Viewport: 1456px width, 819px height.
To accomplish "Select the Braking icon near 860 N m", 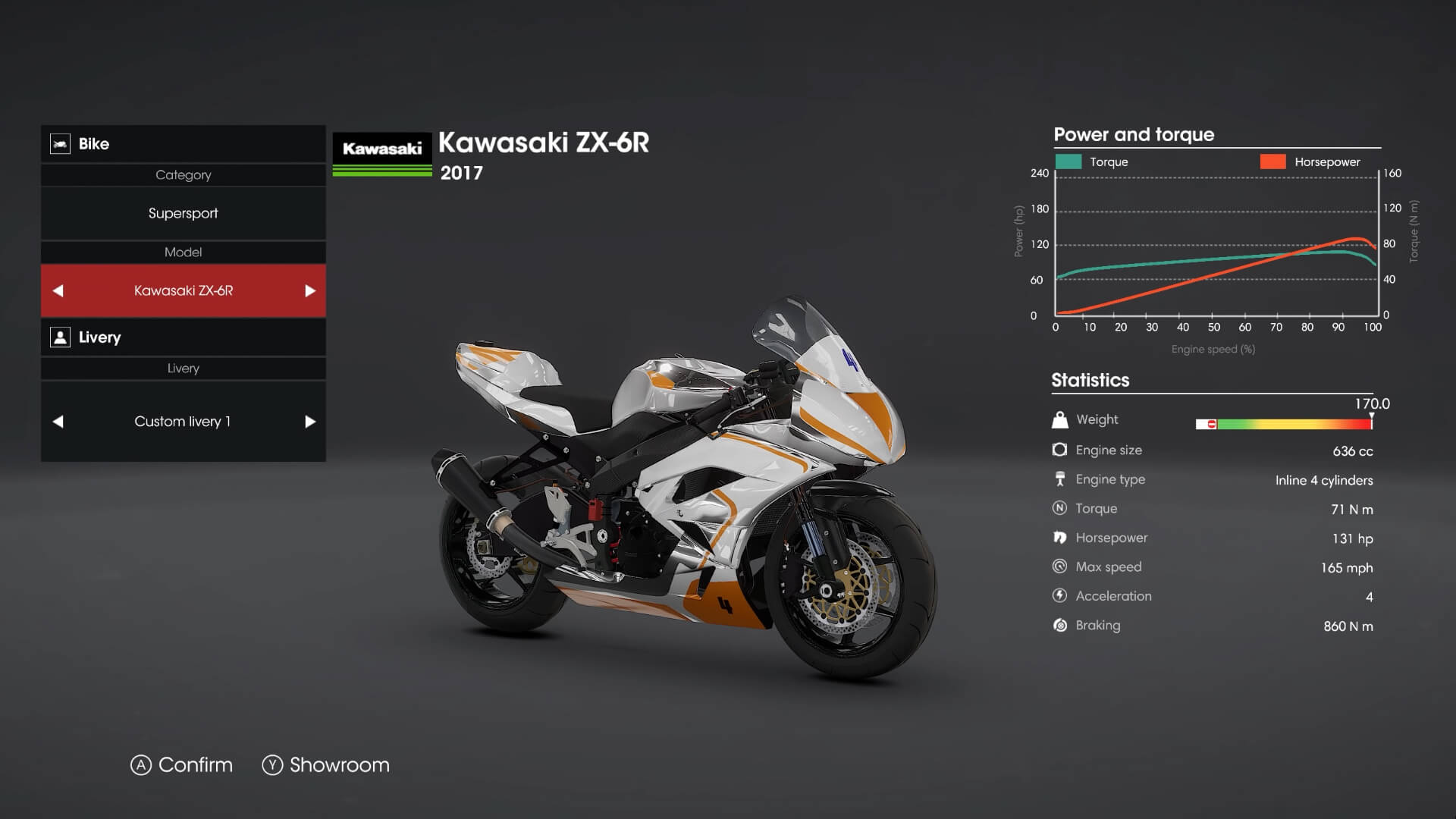I will 1060,625.
